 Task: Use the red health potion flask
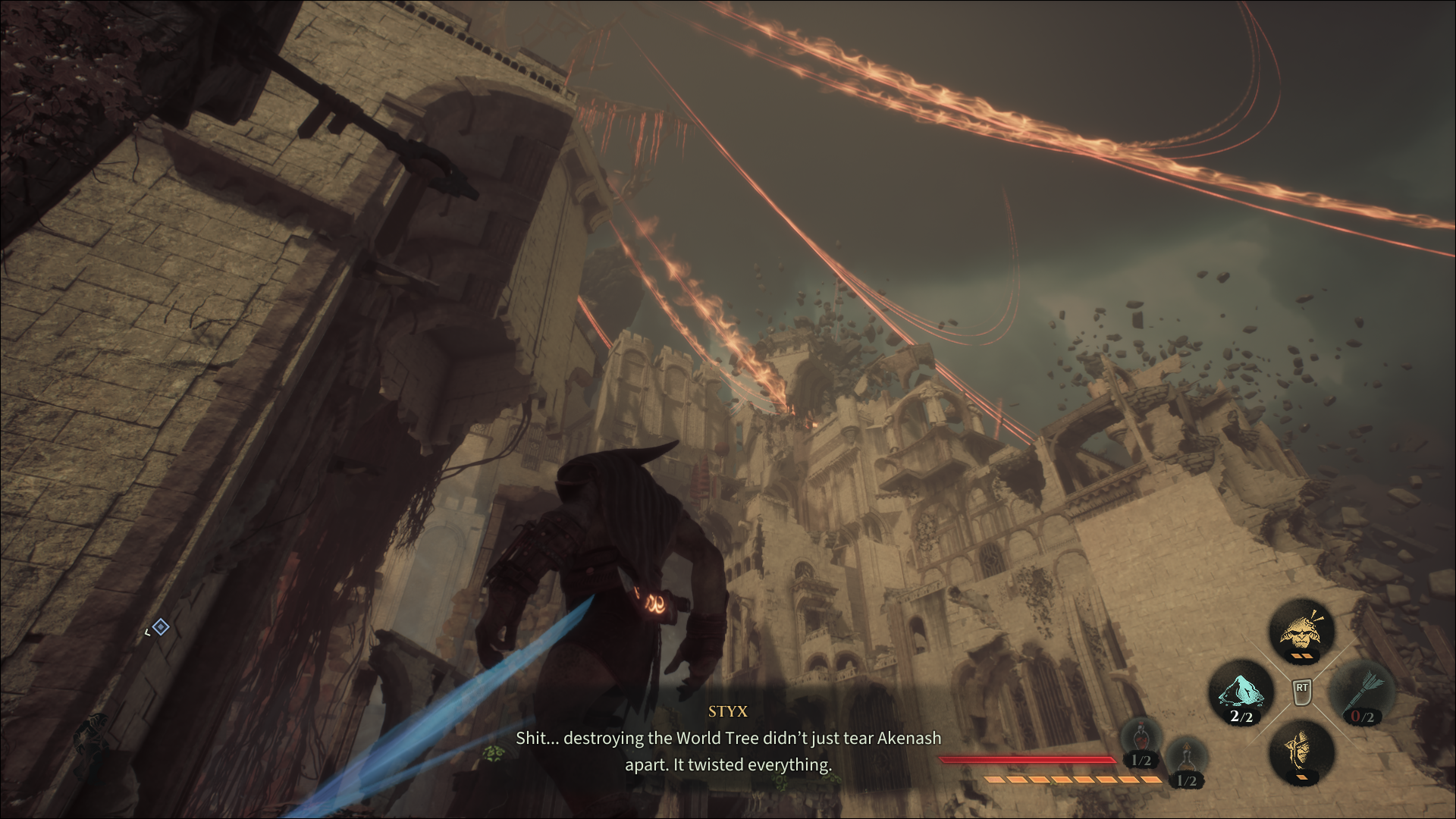point(1141,739)
